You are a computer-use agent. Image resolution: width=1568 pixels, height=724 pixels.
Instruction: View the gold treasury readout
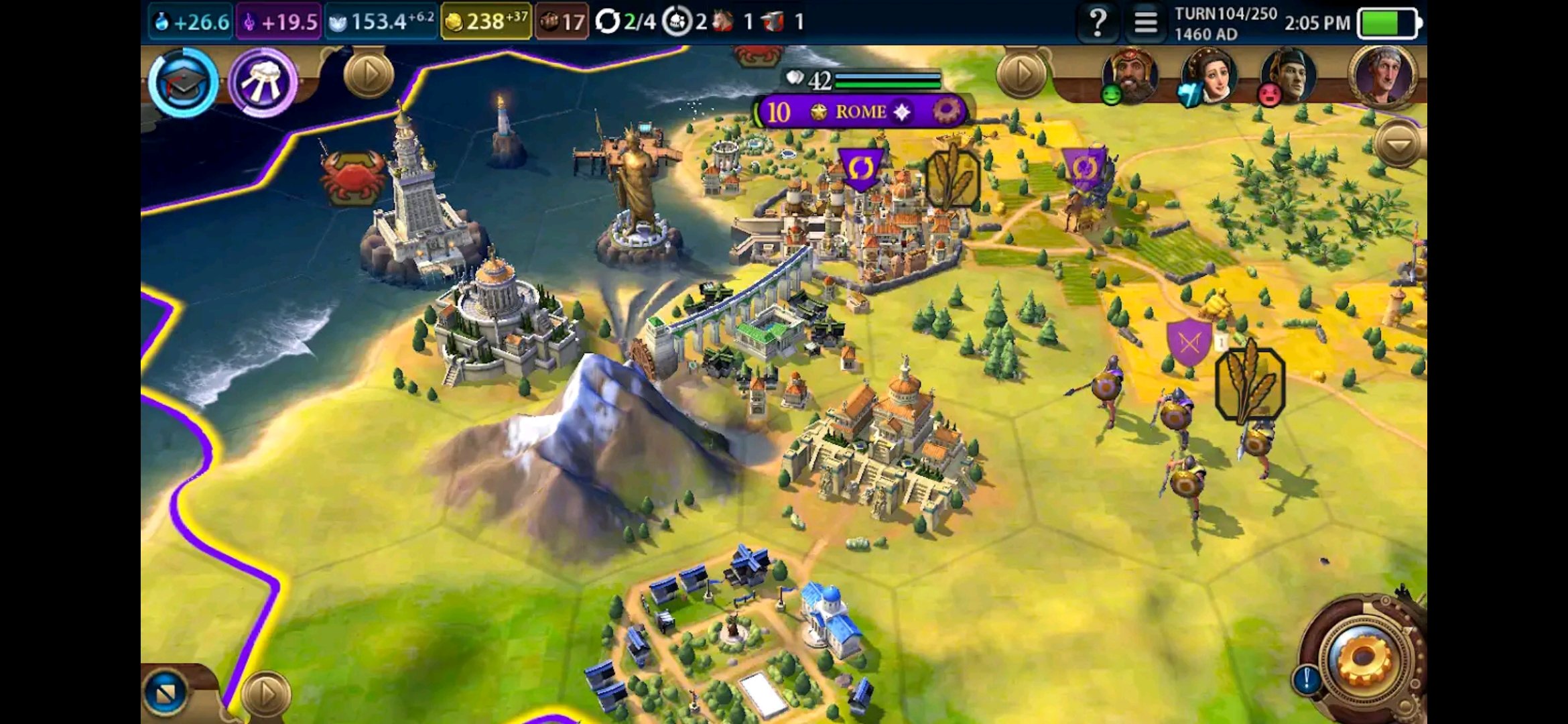point(486,22)
